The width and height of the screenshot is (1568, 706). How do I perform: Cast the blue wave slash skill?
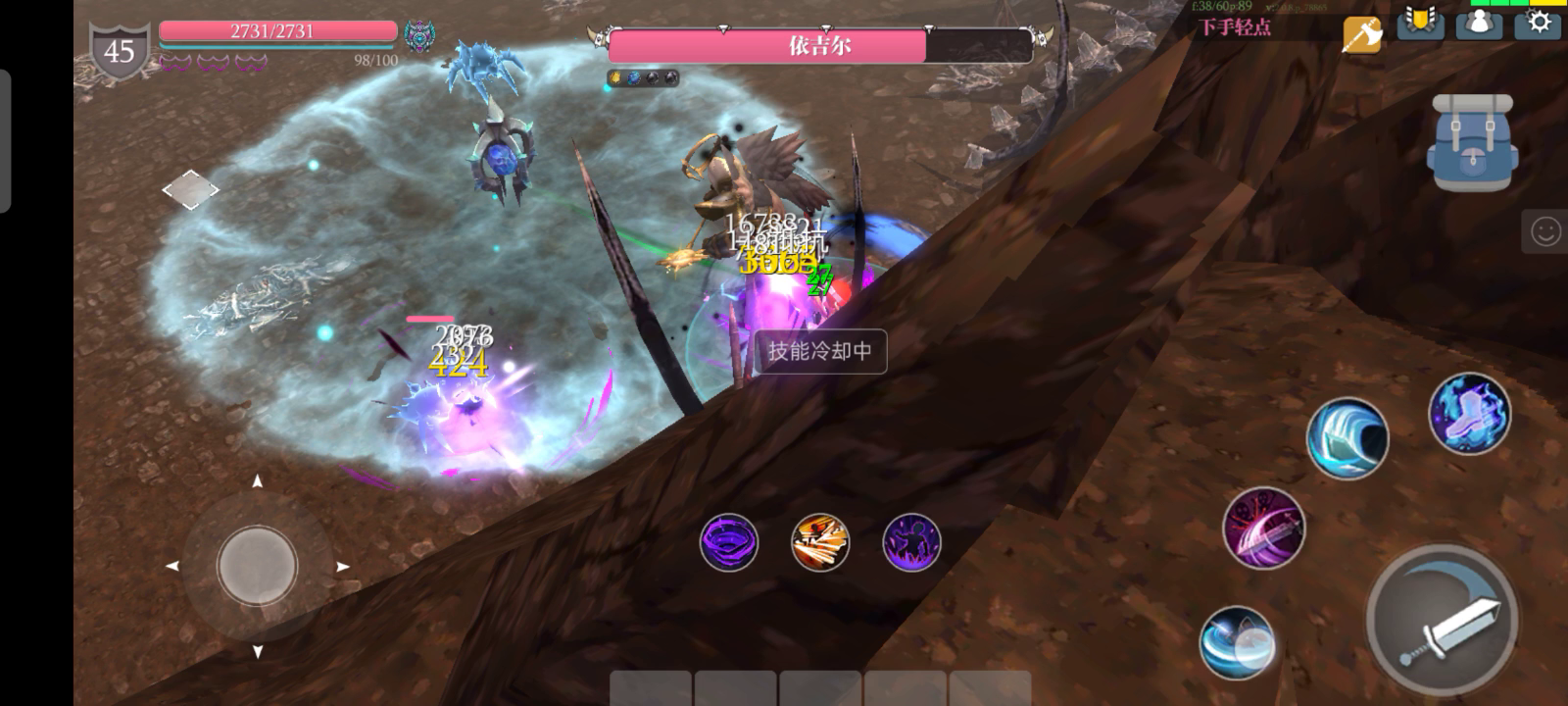[x=1347, y=438]
